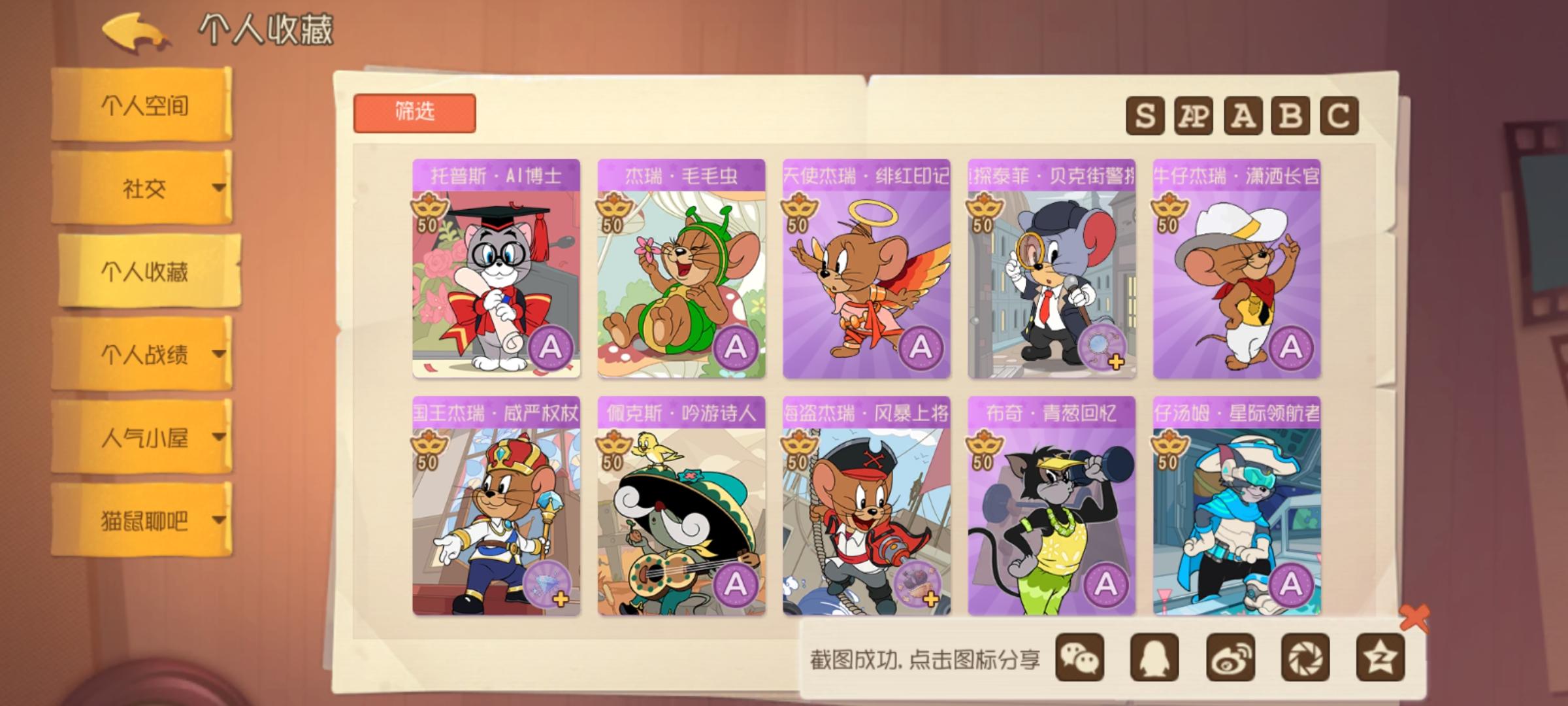Switch to the 个人空间 tab
This screenshot has width=1568, height=706.
coord(144,107)
